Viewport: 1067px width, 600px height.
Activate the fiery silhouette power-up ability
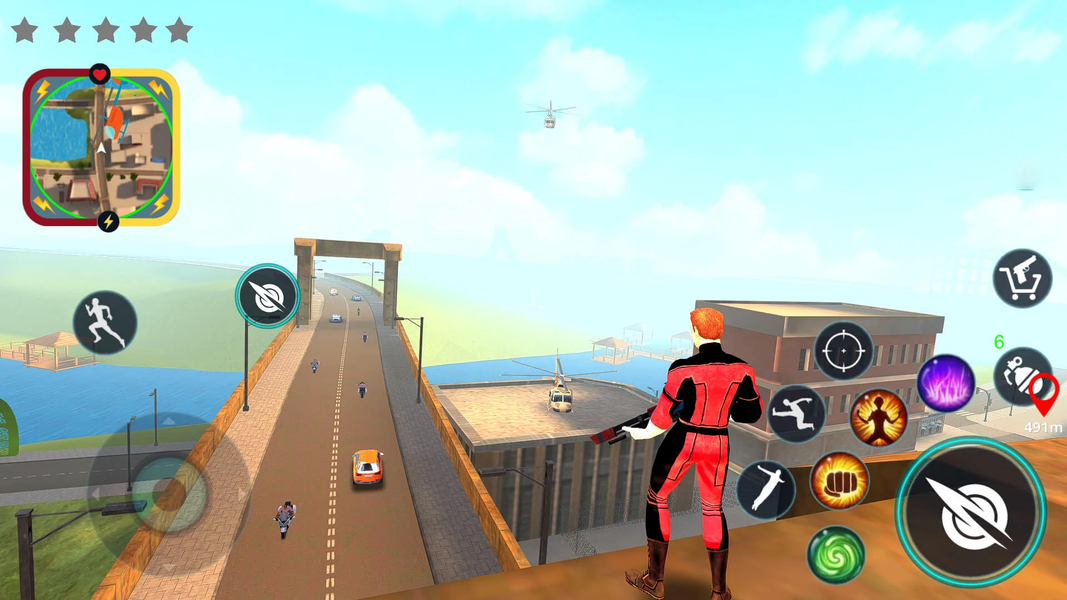(x=878, y=417)
